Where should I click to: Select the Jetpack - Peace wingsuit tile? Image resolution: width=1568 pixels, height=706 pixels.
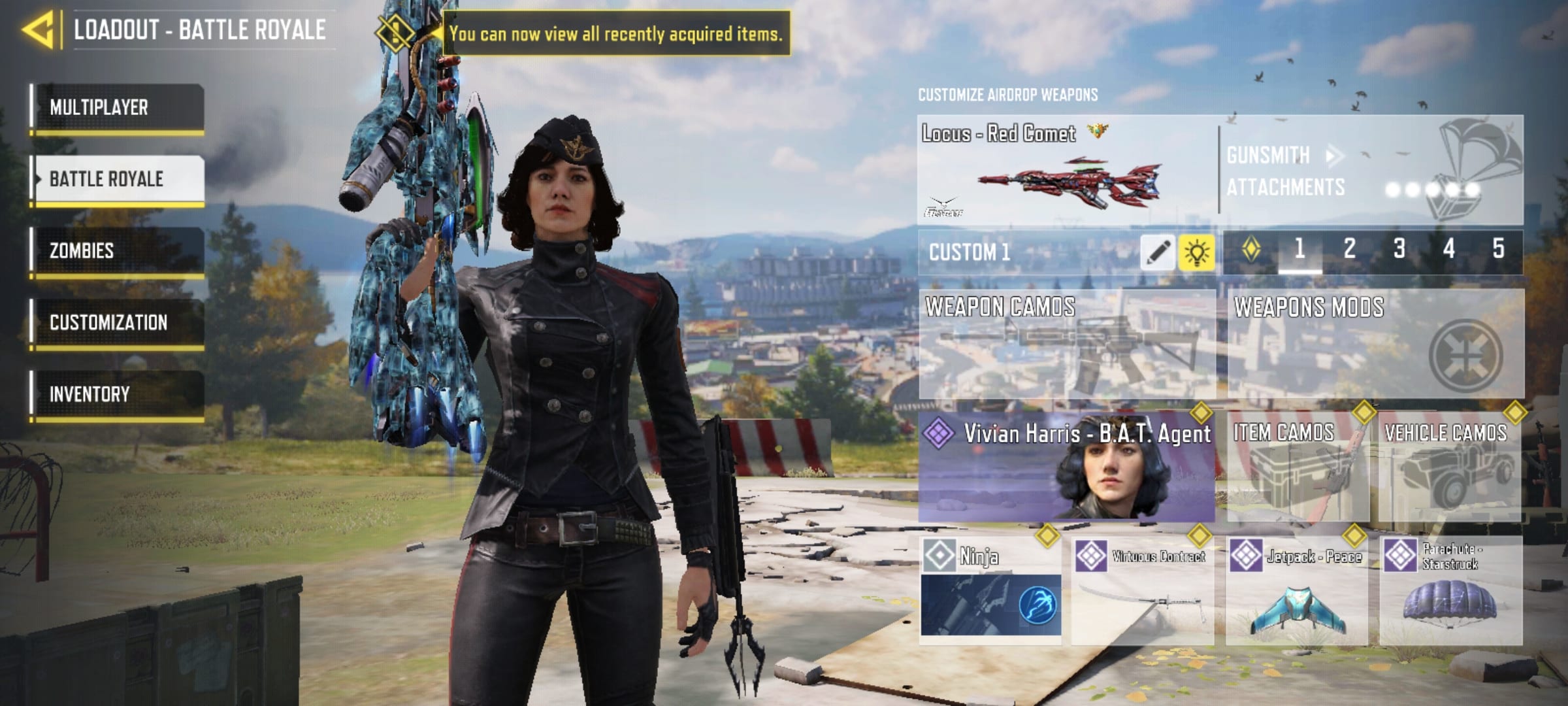(1296, 591)
